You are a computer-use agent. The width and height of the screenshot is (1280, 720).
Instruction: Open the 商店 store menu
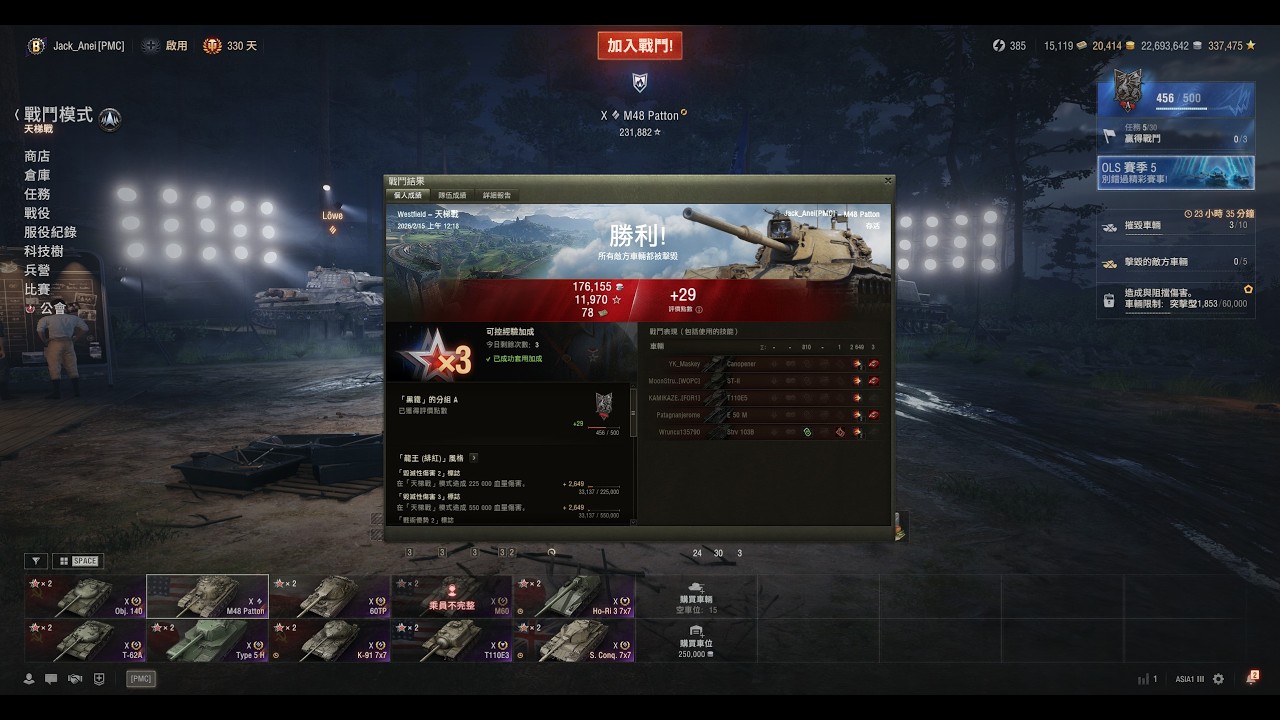pyautogui.click(x=37, y=156)
